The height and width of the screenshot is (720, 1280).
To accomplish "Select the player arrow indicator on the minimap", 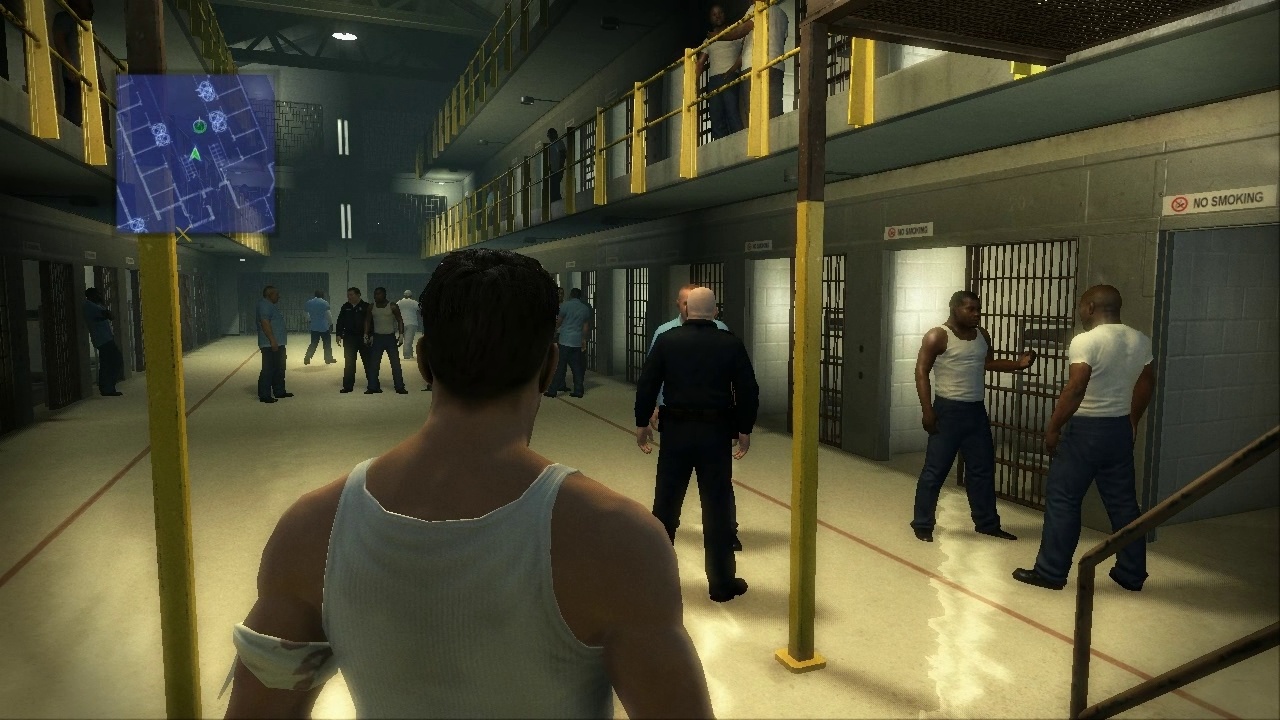I will [x=195, y=154].
